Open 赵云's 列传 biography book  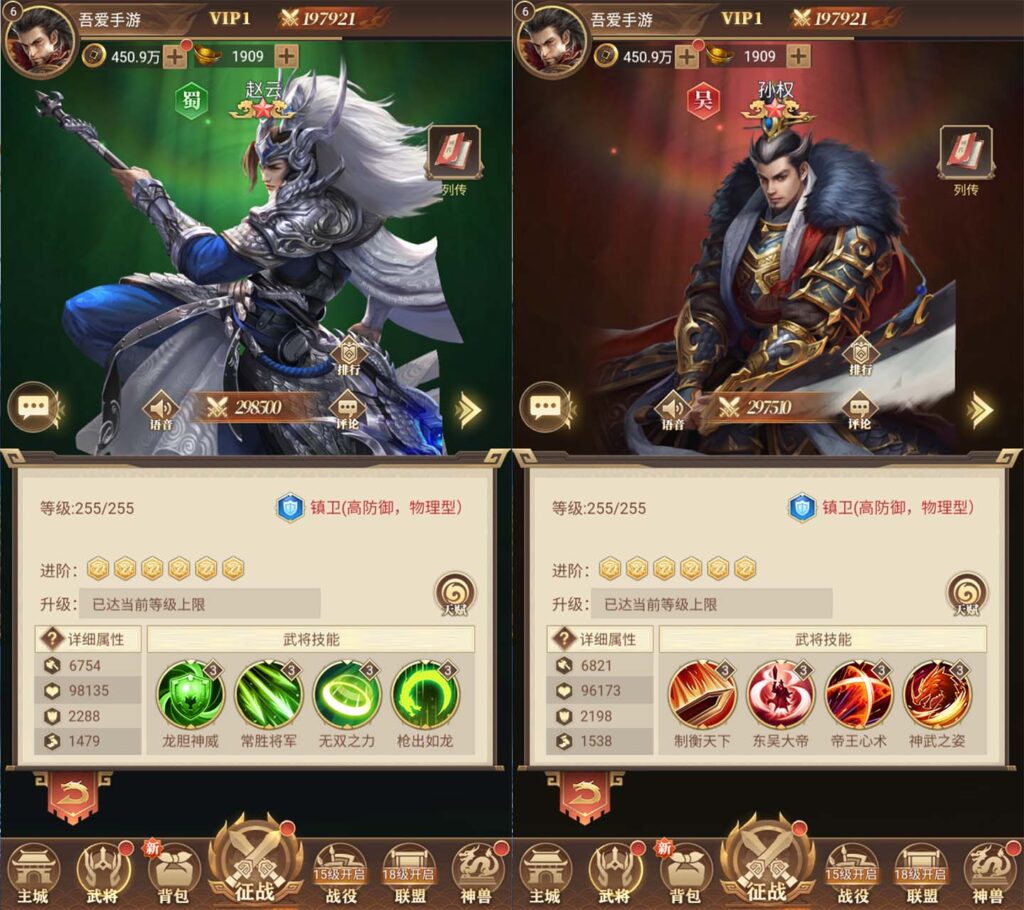tap(454, 153)
